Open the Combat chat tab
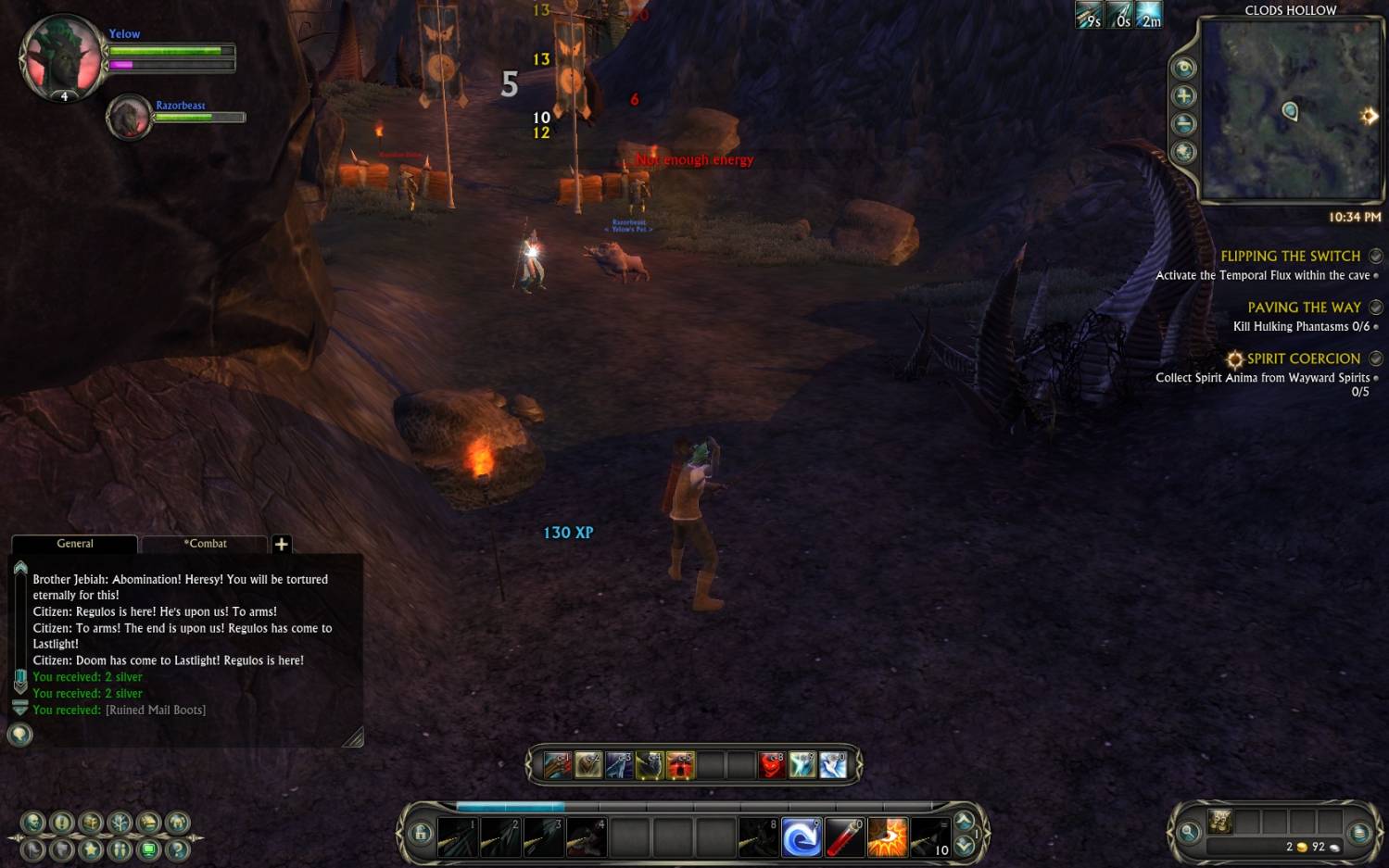This screenshot has height=868, width=1389. pyautogui.click(x=205, y=544)
